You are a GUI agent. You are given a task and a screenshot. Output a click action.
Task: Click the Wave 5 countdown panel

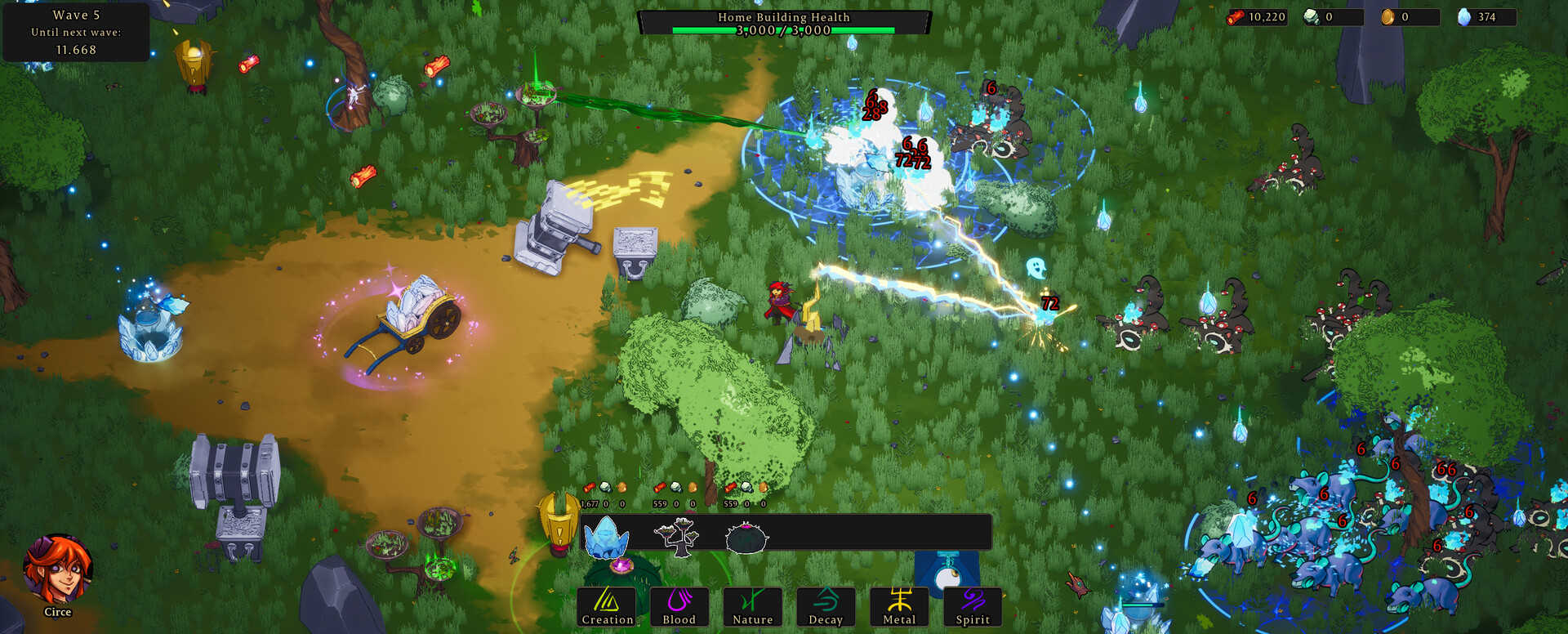(76, 33)
